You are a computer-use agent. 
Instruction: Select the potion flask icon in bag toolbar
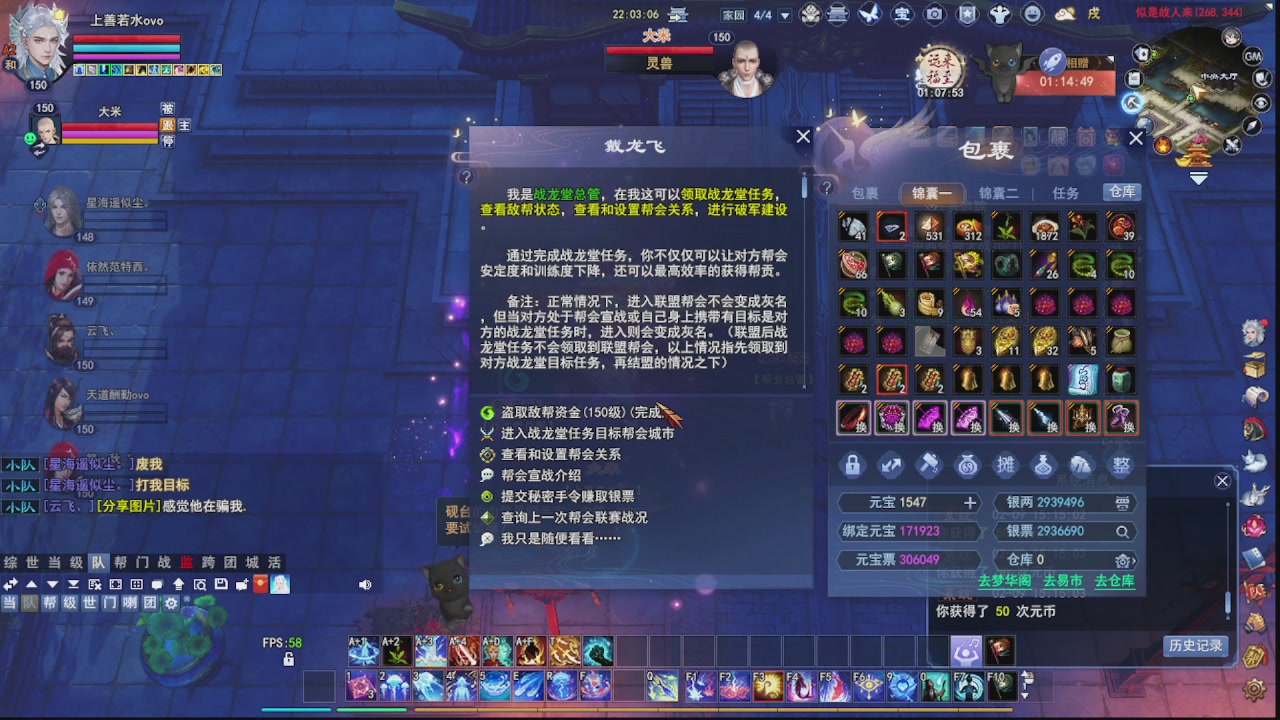coord(1043,466)
